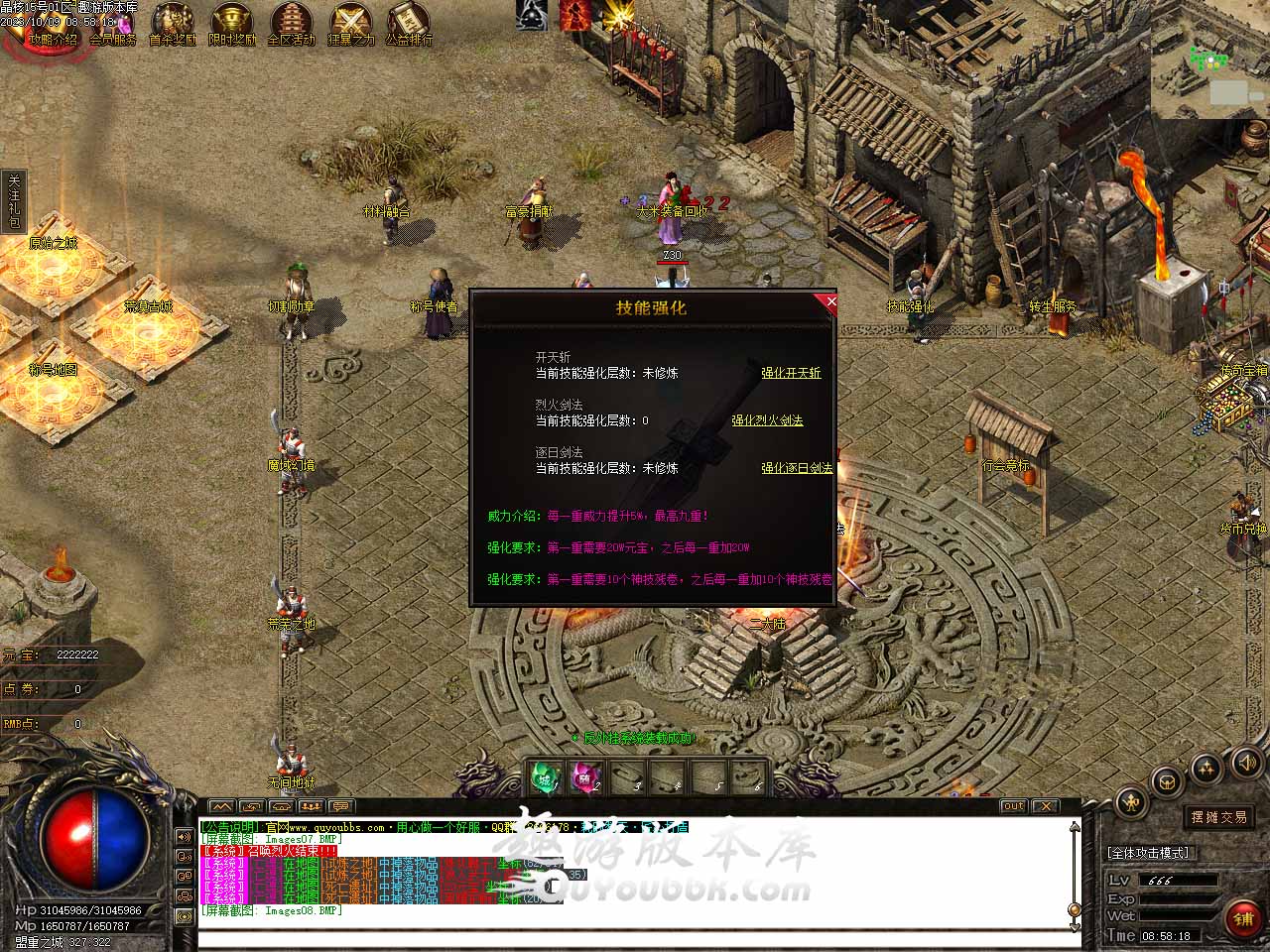Show the 限时奖励 timed rewards
The height and width of the screenshot is (952, 1270).
click(232, 24)
